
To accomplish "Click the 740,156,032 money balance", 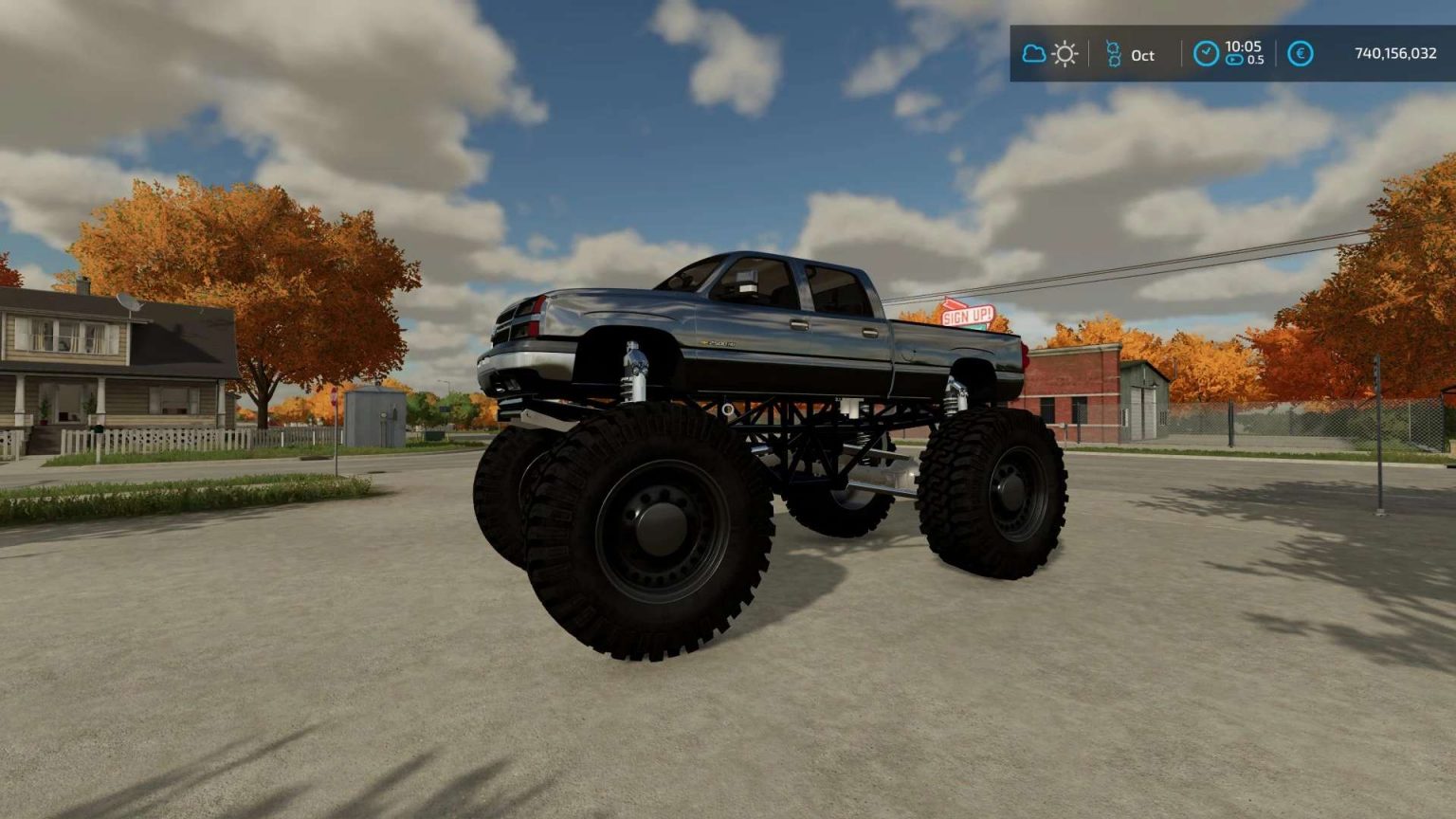I will (1396, 55).
